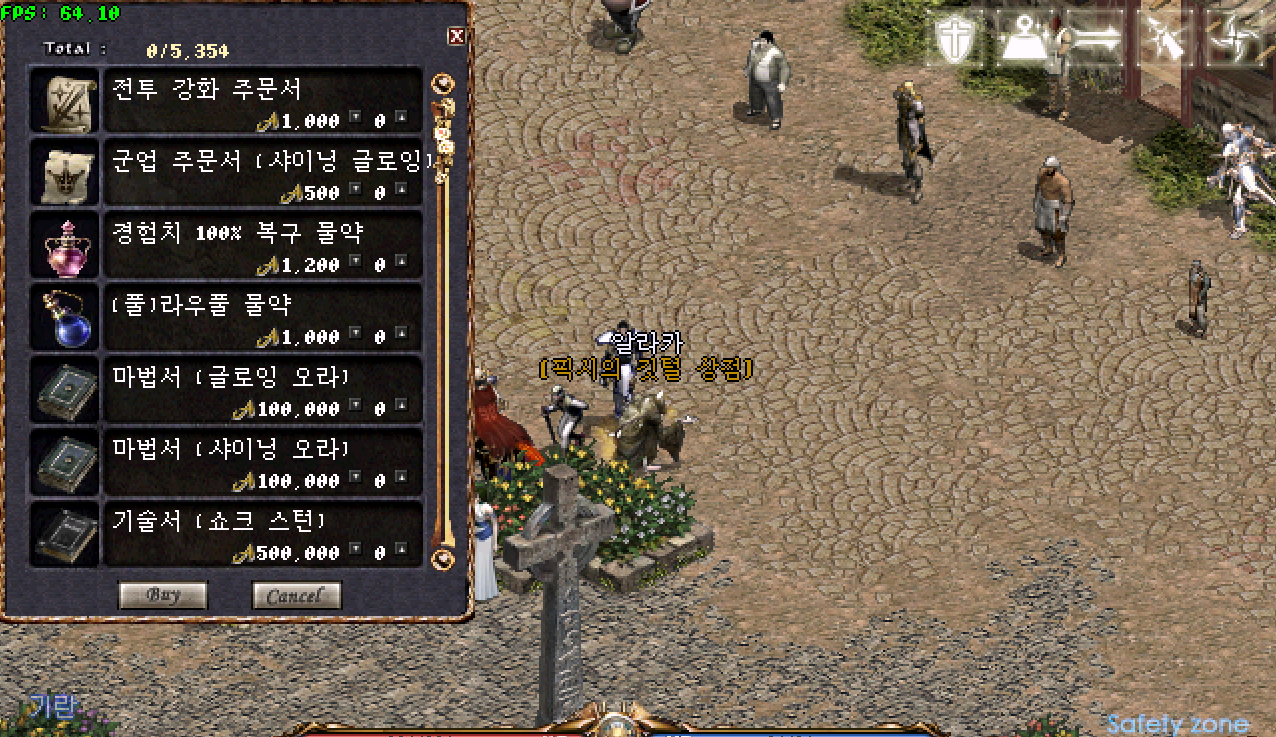The height and width of the screenshot is (737, 1276).
Task: Increase quantity of 기술서 (쇼크 스턴)
Action: (x=401, y=549)
